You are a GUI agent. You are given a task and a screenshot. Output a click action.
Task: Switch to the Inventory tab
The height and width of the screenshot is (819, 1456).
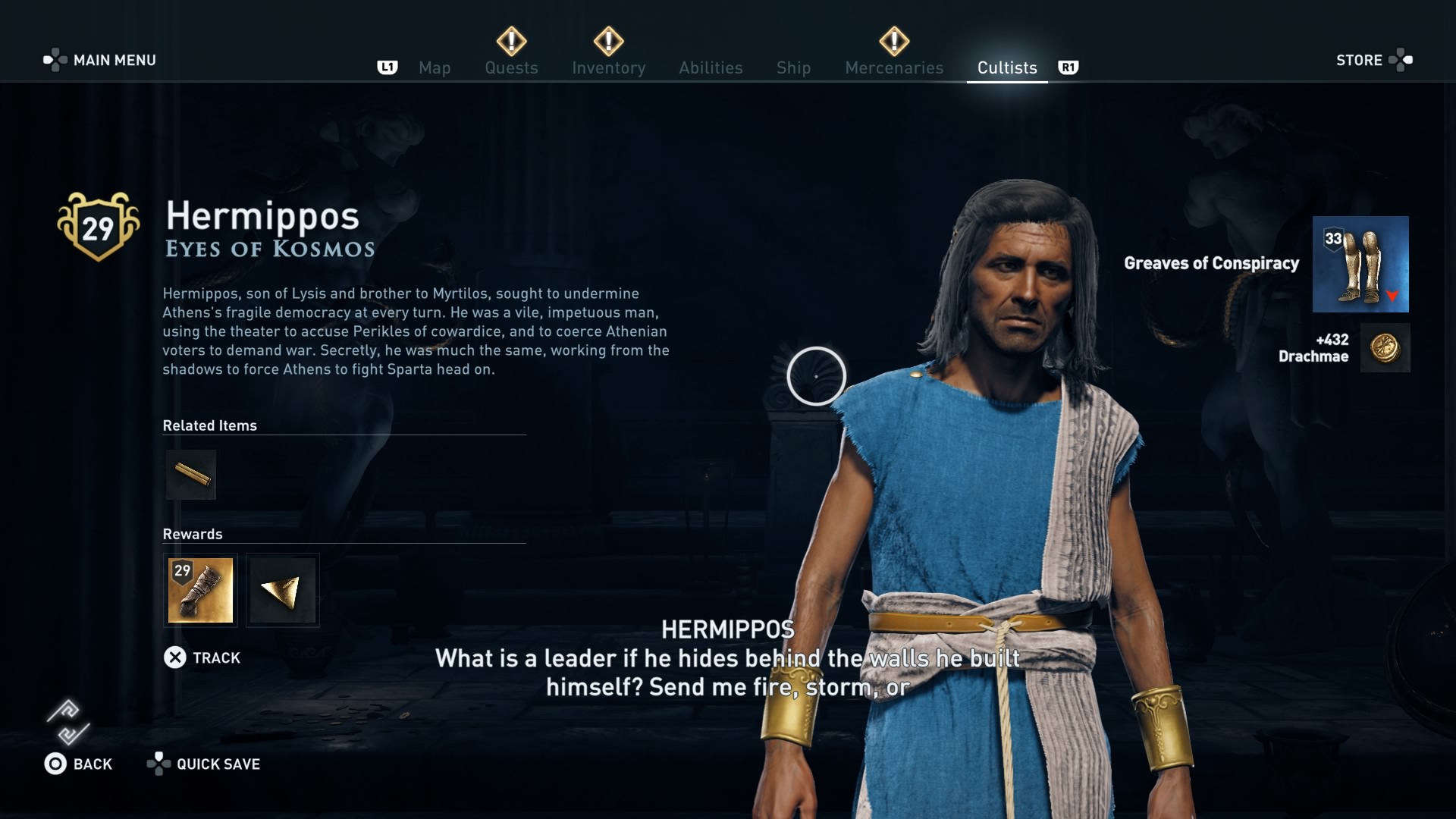[609, 67]
